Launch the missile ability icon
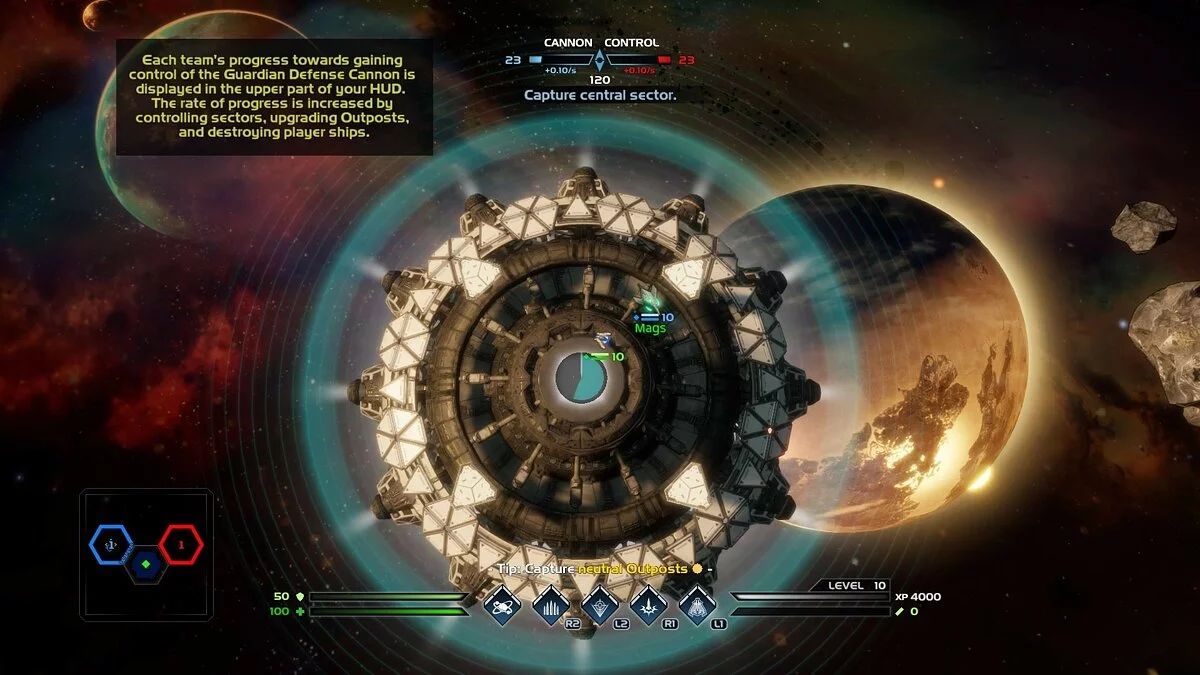 pyautogui.click(x=649, y=604)
